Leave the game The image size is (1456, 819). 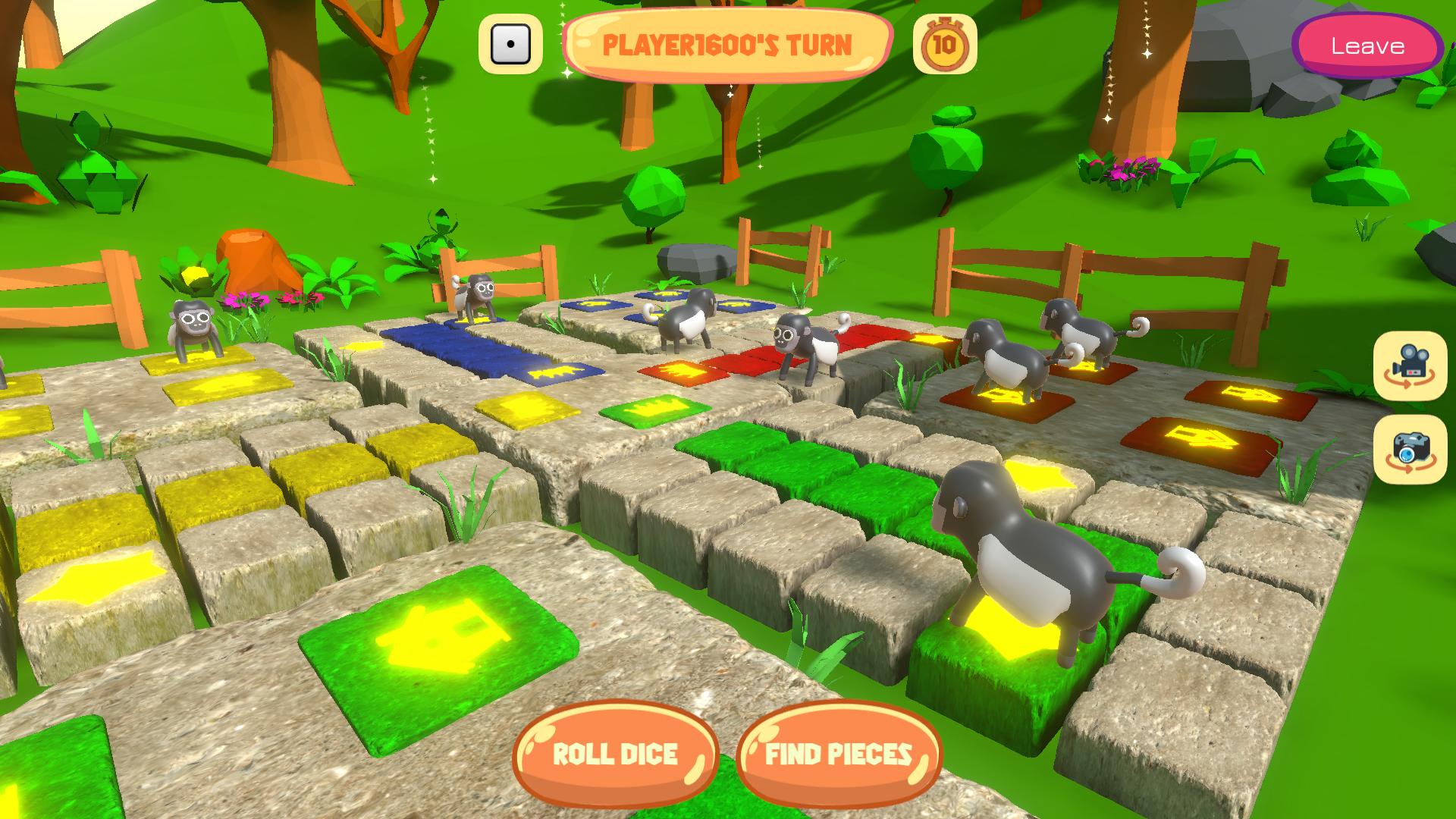1367,46
